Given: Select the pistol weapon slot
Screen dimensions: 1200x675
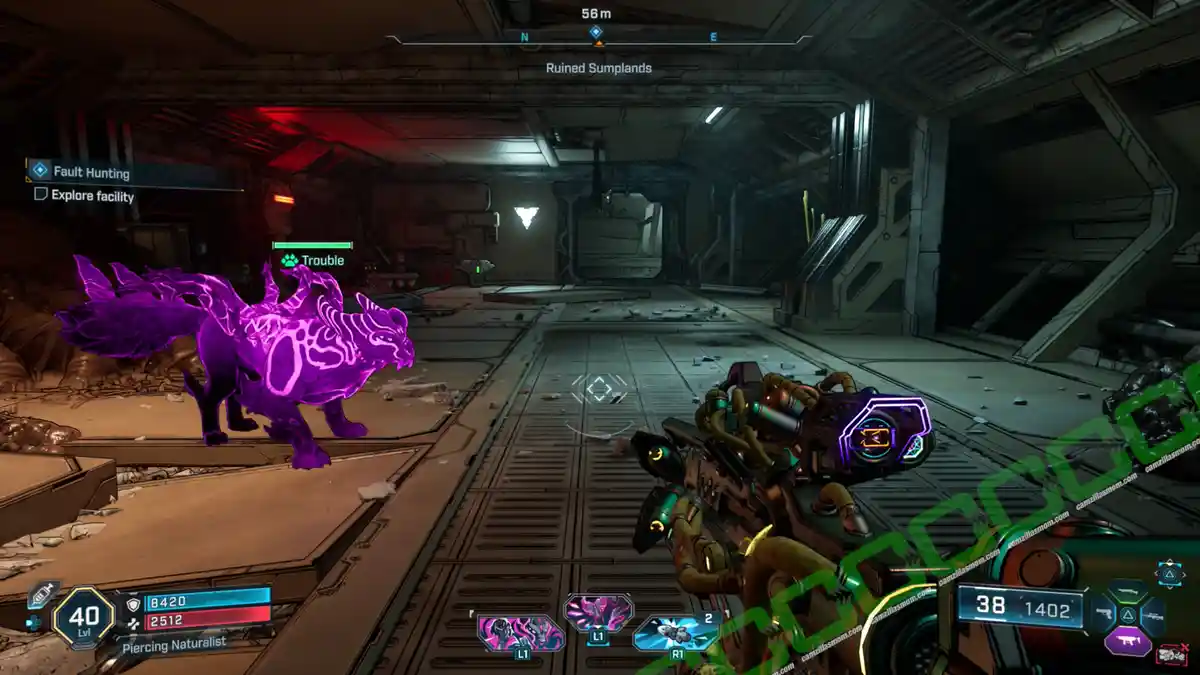Looking at the screenshot, I should (x=1106, y=611).
